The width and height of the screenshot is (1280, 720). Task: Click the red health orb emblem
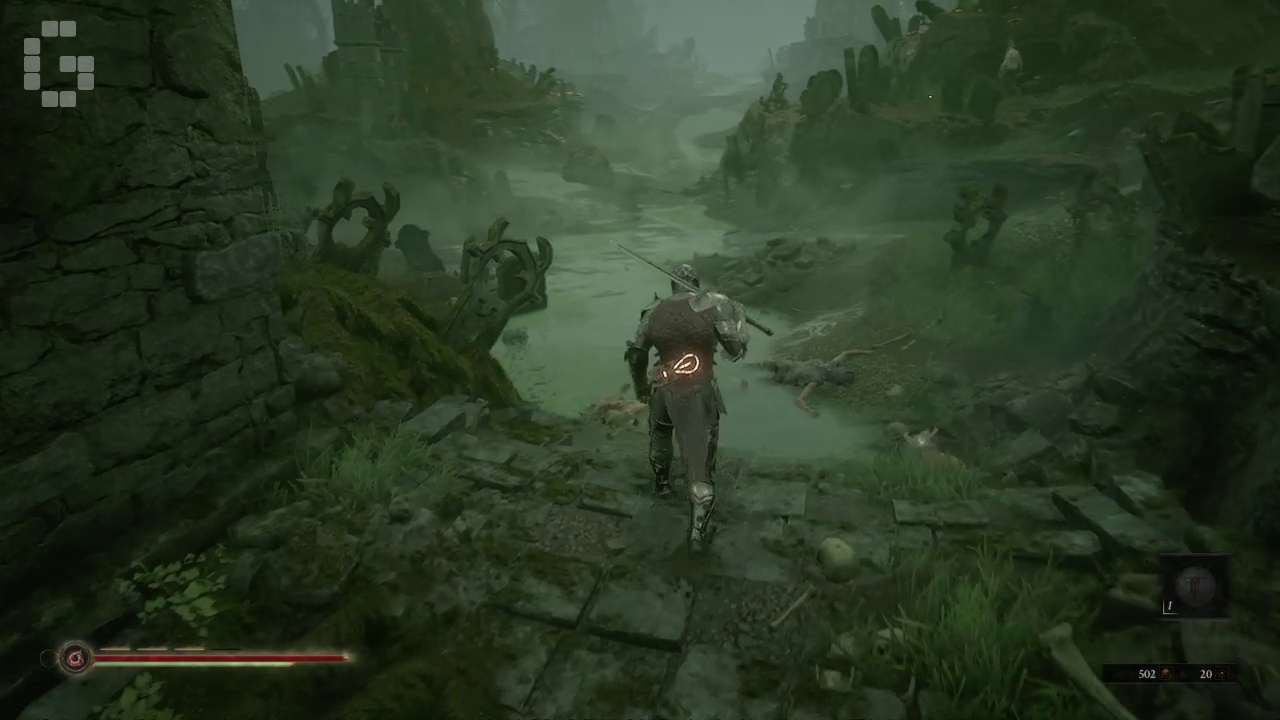(75, 657)
